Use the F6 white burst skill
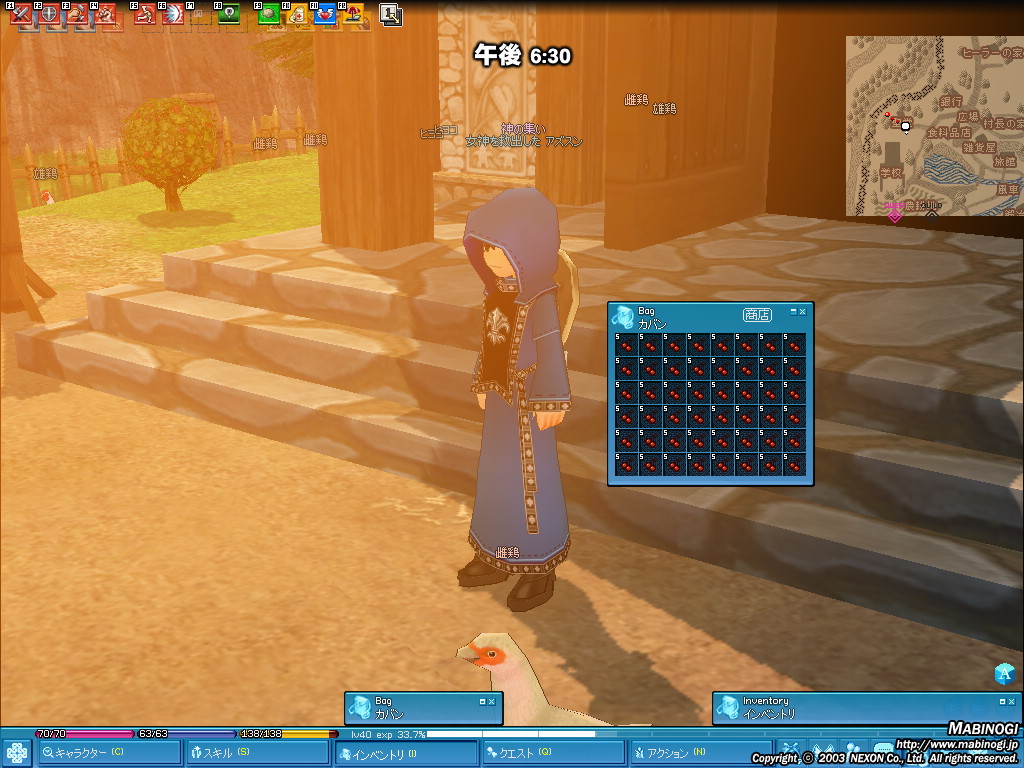This screenshot has height=768, width=1024. 172,15
